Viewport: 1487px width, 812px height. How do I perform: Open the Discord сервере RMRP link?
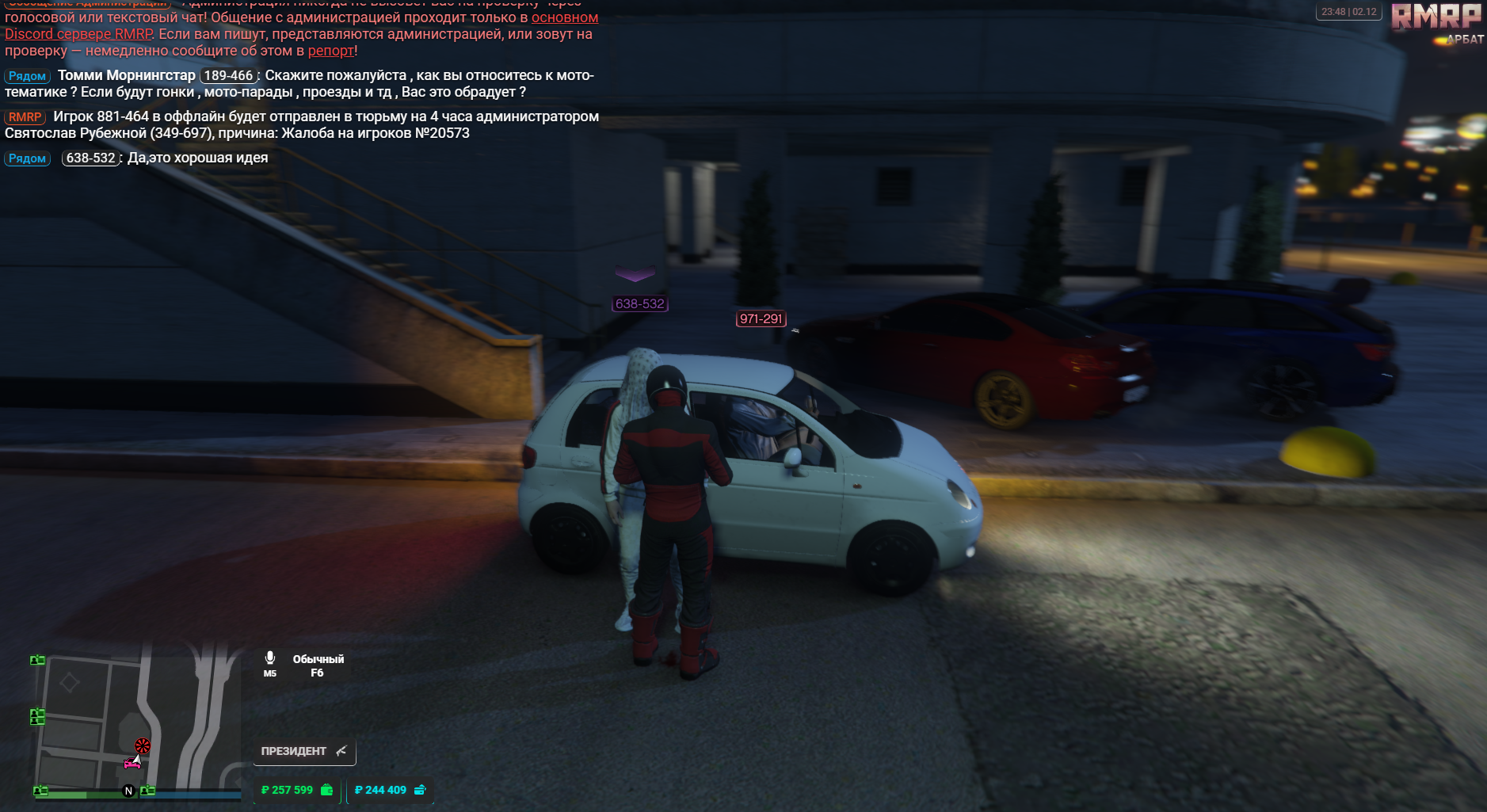coord(76,33)
